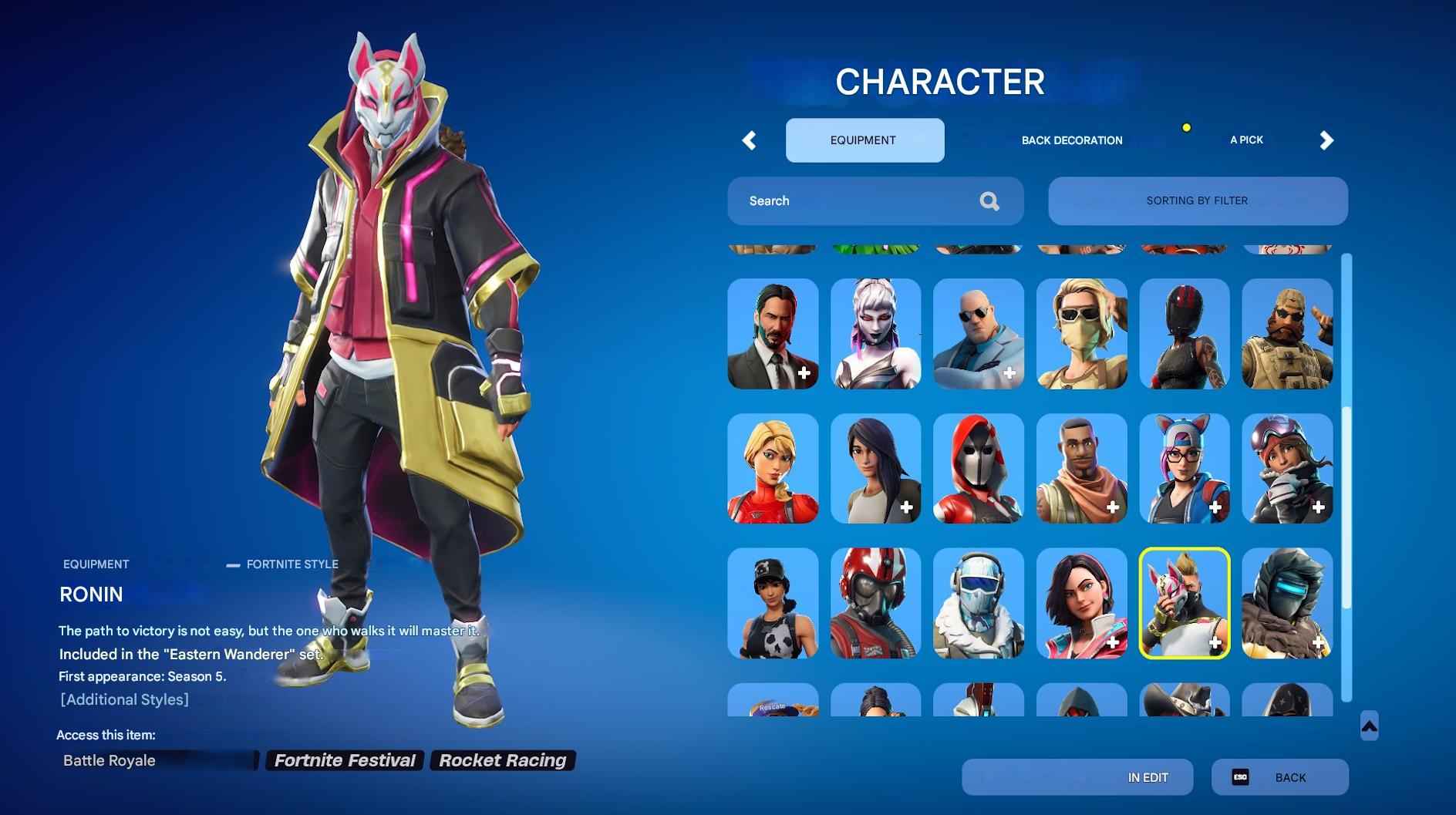
Task: Select the Equipment tab
Action: click(x=862, y=140)
